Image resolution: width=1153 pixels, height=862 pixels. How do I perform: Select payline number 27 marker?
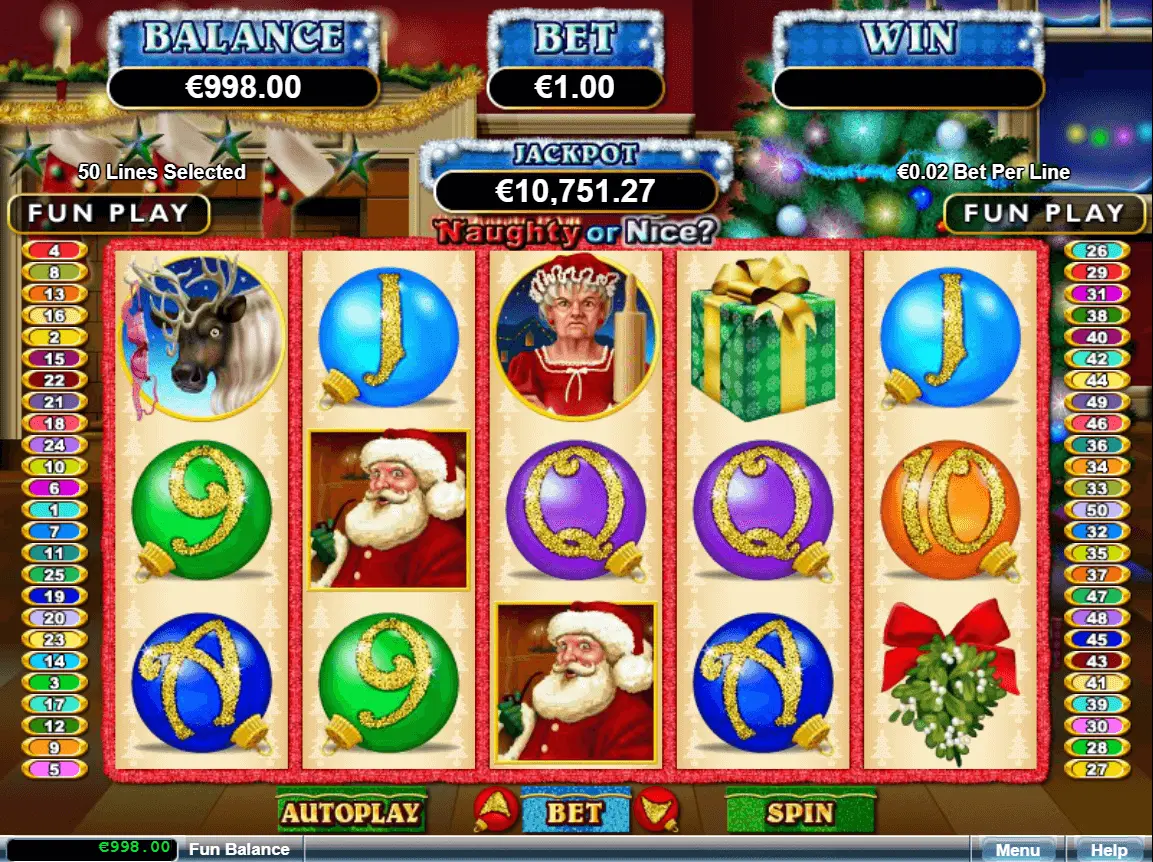point(1097,769)
